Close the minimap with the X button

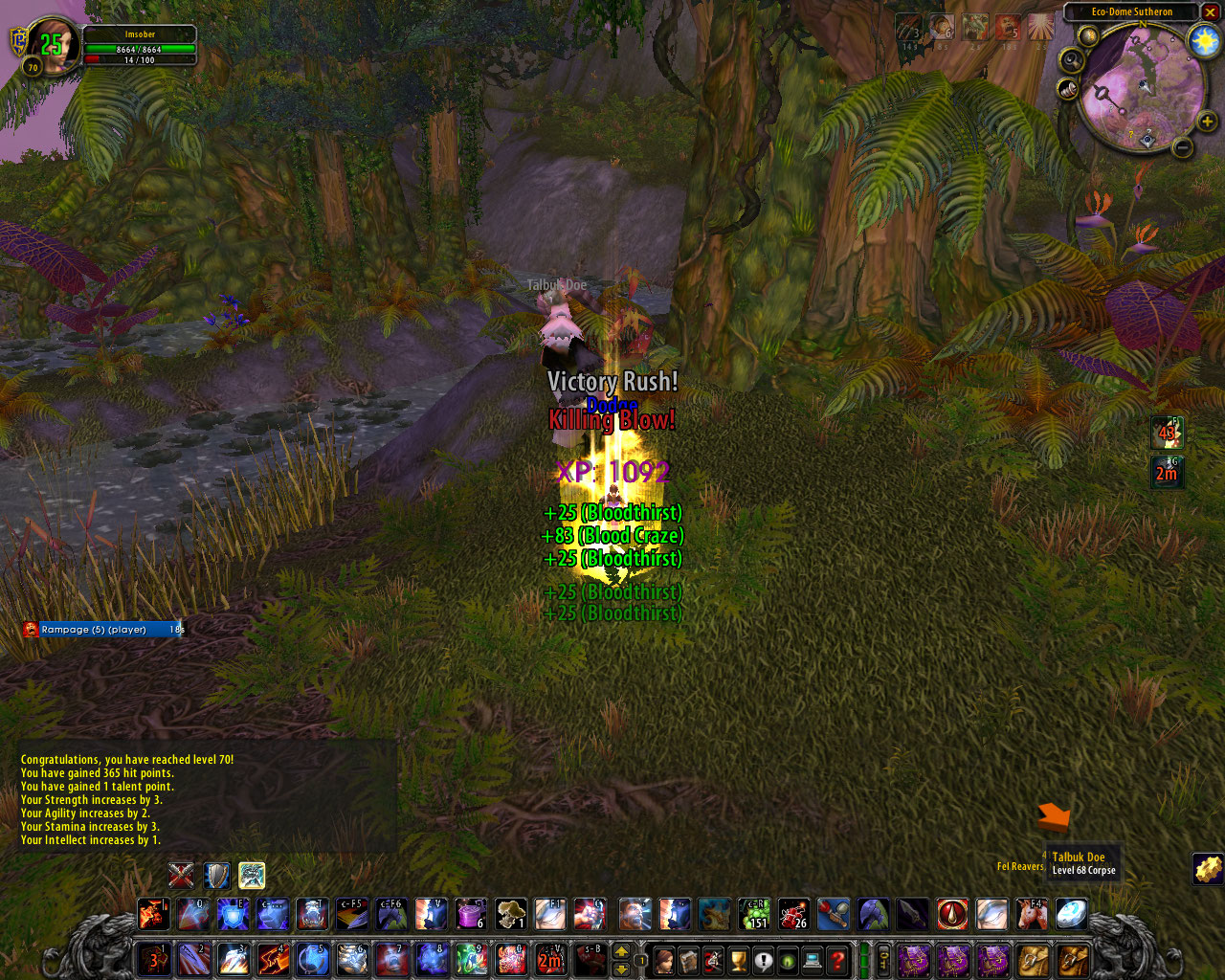click(x=1211, y=12)
